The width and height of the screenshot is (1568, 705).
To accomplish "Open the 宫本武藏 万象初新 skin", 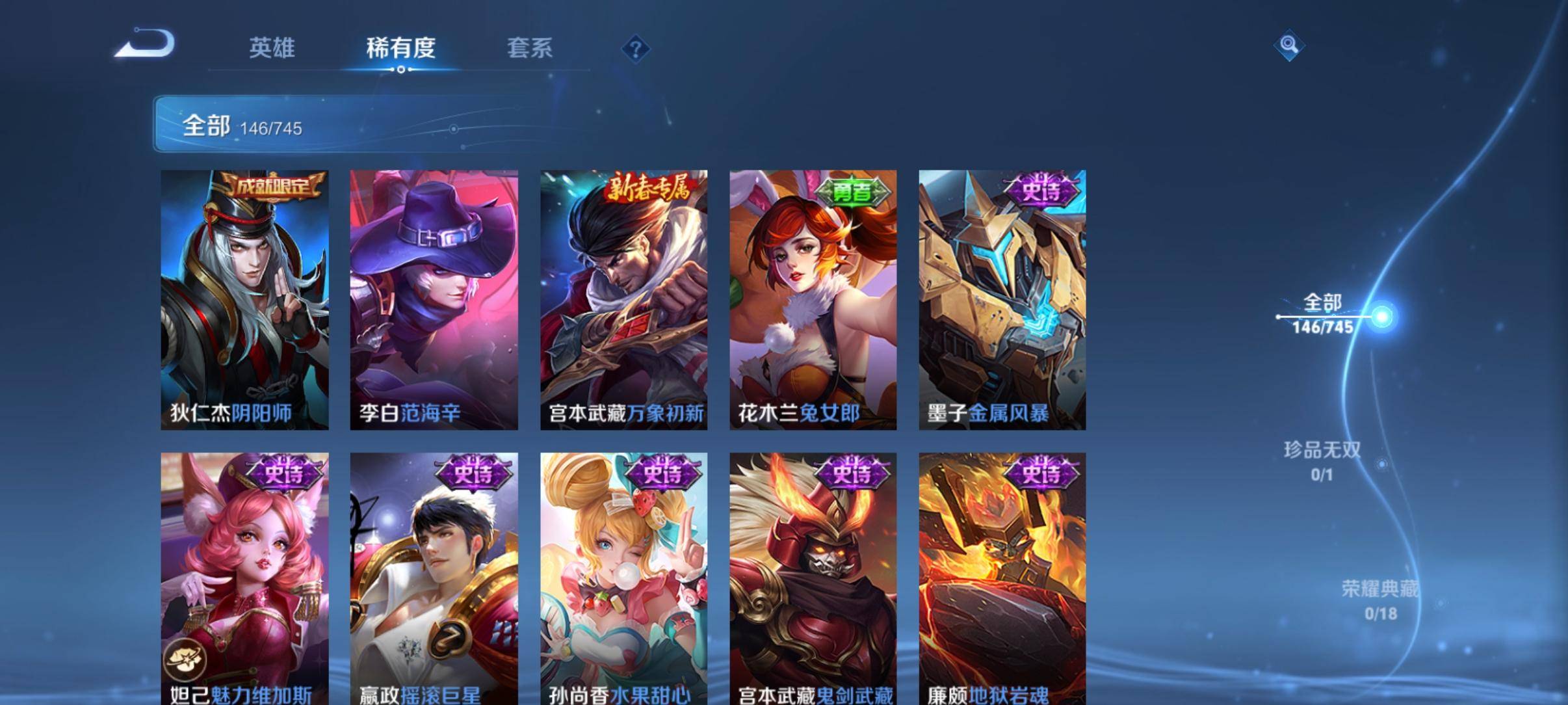I will tap(623, 299).
